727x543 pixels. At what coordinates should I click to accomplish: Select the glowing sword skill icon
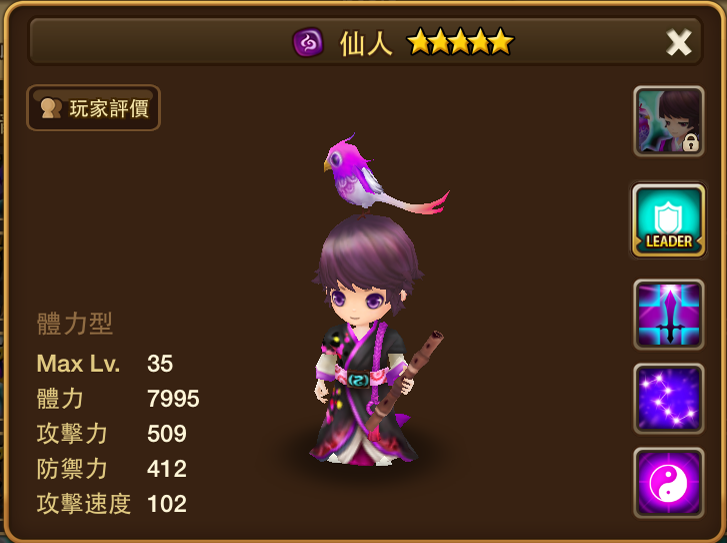(668, 314)
